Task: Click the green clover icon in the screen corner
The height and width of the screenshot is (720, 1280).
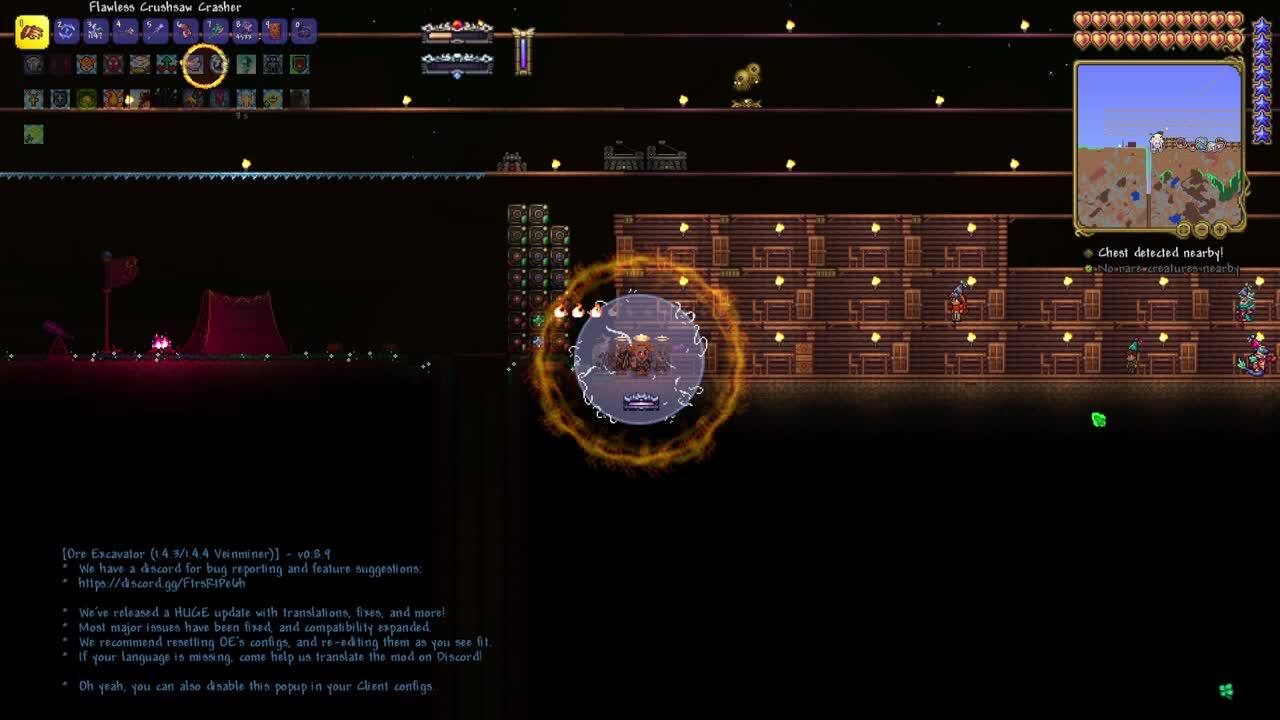Action: coord(1226,690)
